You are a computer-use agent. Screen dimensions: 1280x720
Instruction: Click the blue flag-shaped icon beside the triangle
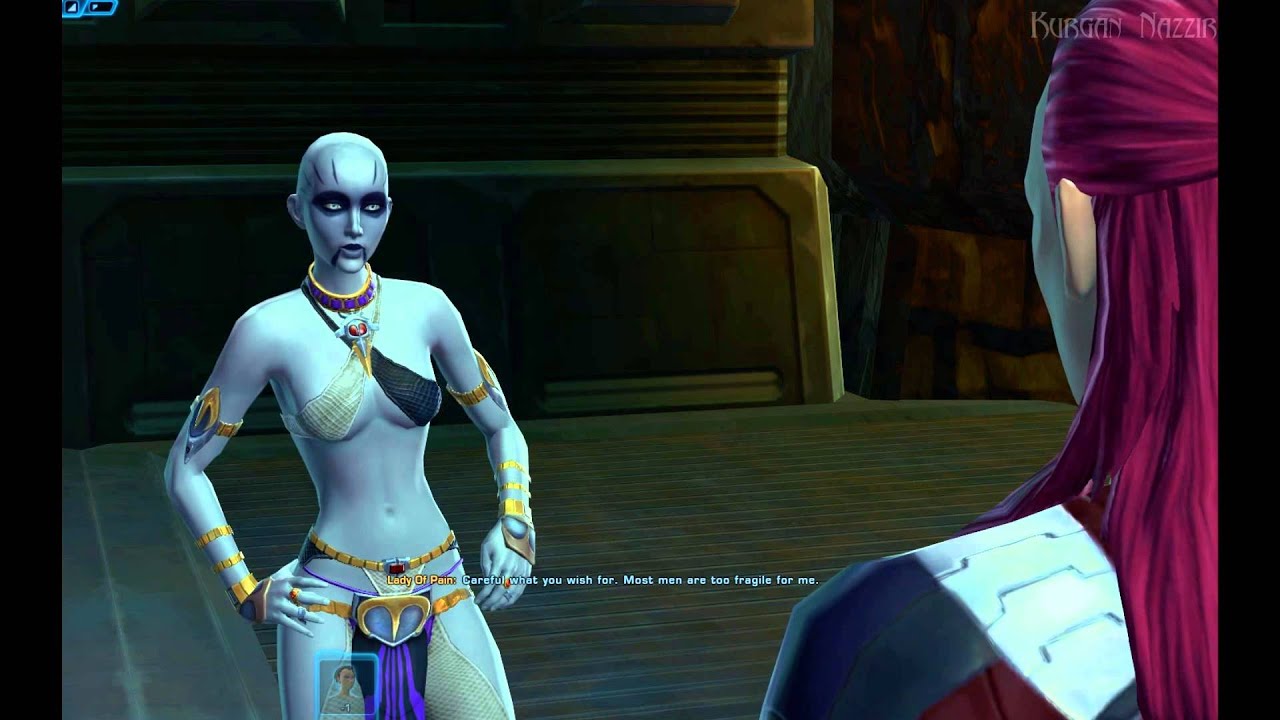[x=98, y=8]
